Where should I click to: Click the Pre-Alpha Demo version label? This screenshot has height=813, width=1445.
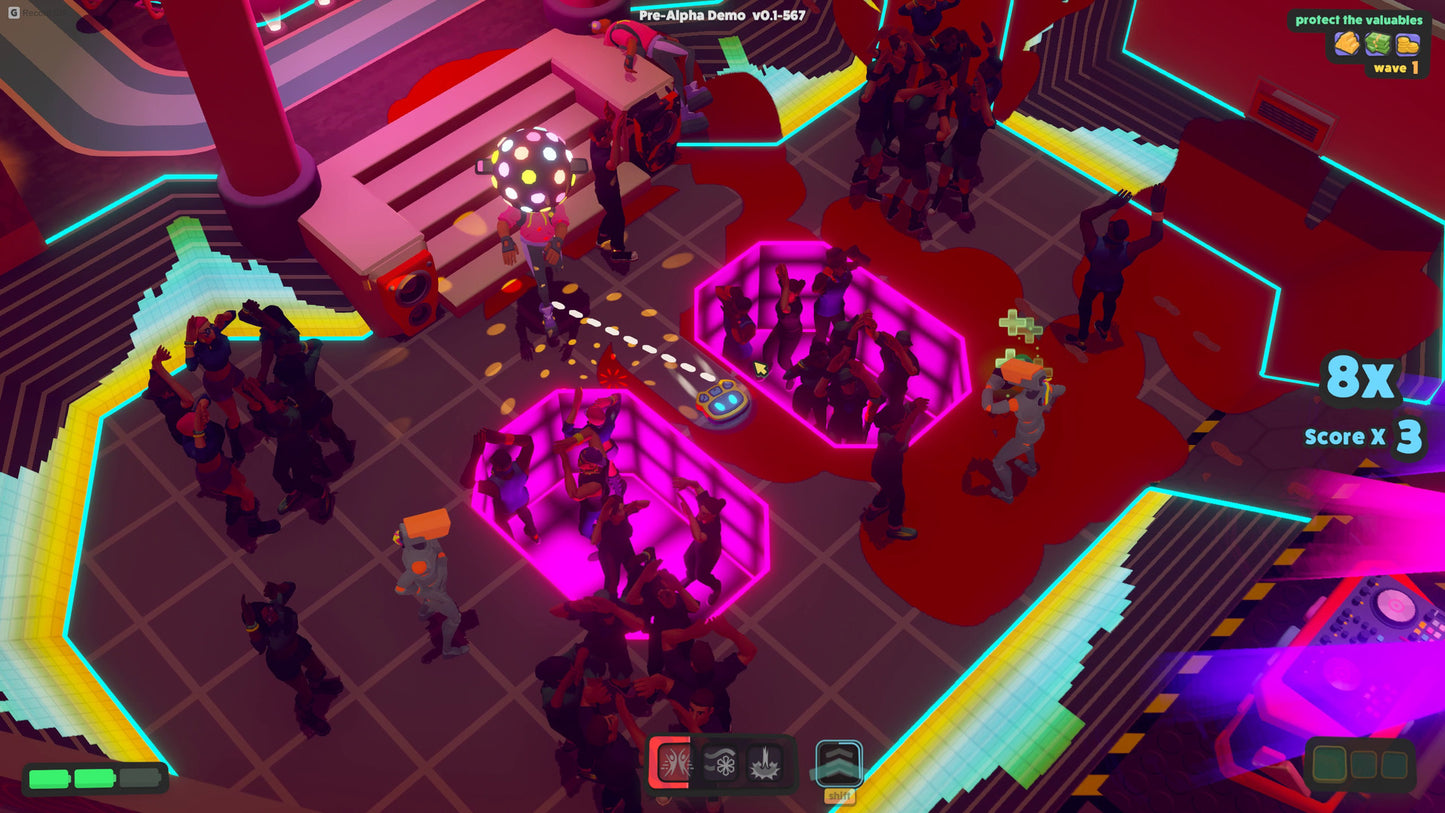pyautogui.click(x=720, y=15)
